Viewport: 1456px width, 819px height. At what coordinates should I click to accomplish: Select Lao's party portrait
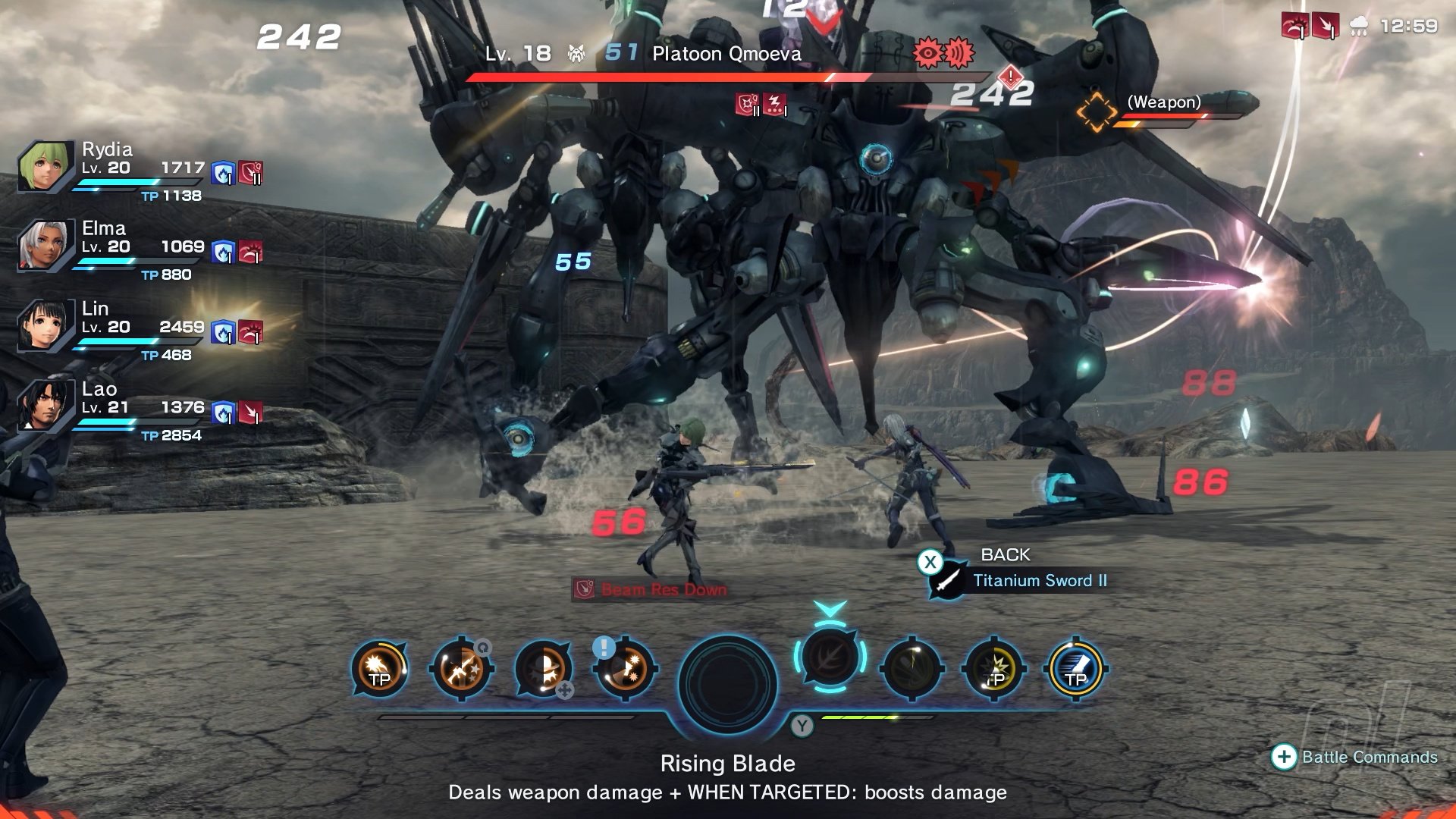tap(45, 406)
